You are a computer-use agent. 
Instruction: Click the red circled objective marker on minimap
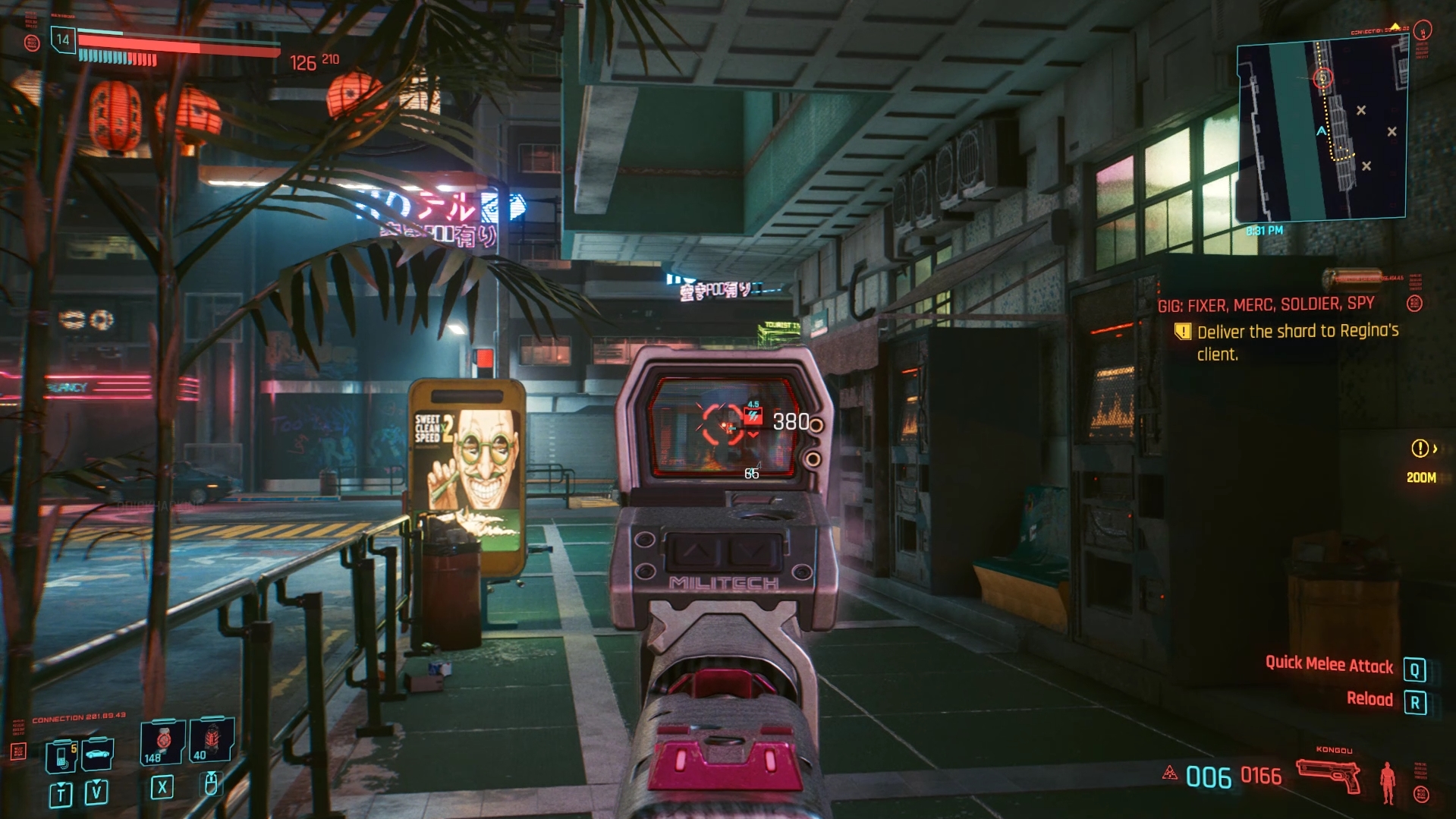click(x=1323, y=77)
